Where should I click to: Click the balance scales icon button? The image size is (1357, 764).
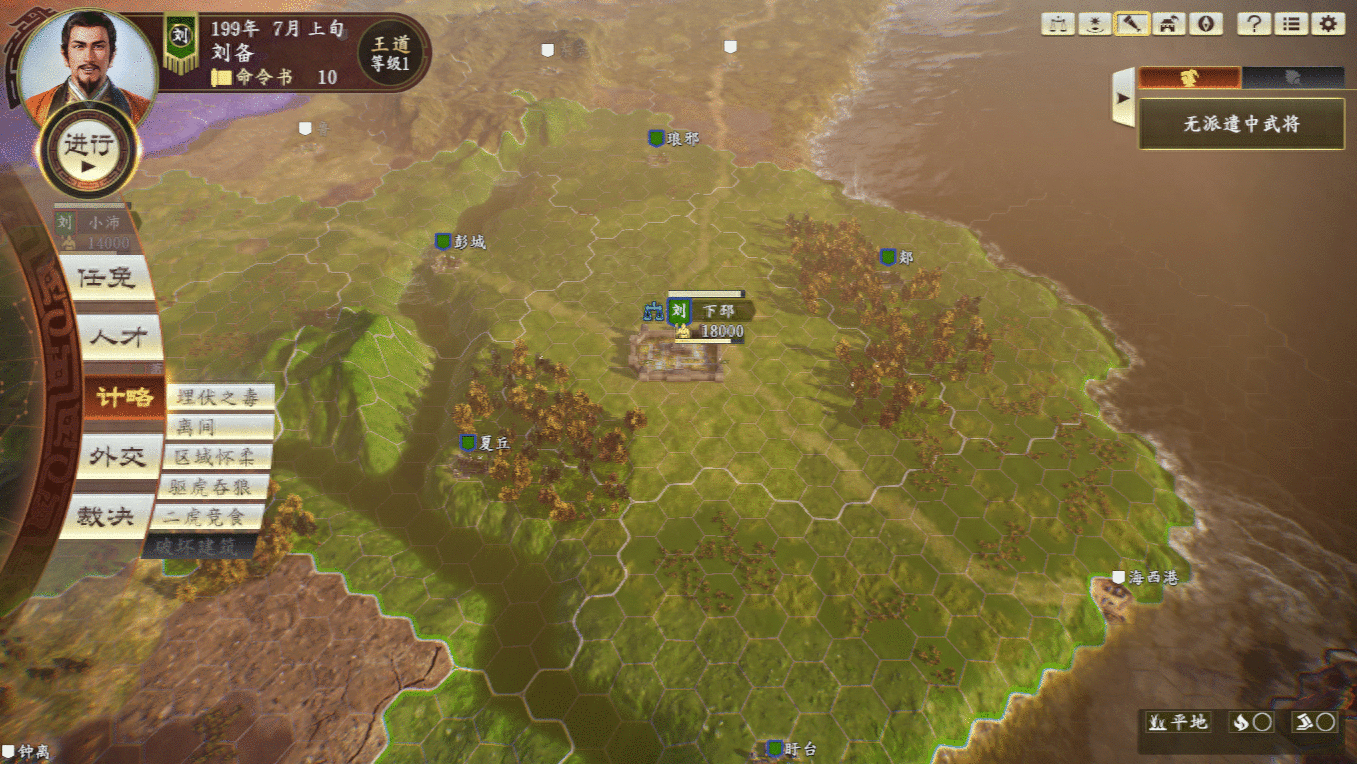(1057, 24)
